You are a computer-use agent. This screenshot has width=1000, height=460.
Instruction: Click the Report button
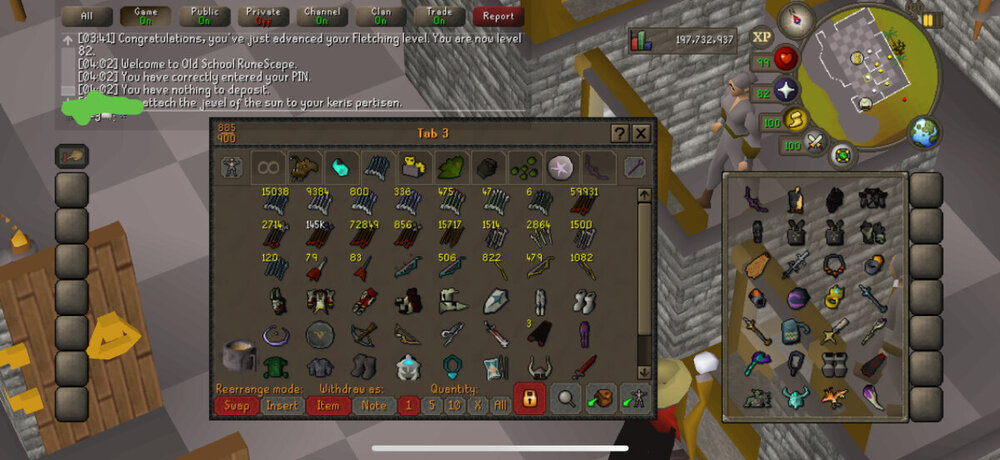pyautogui.click(x=498, y=16)
